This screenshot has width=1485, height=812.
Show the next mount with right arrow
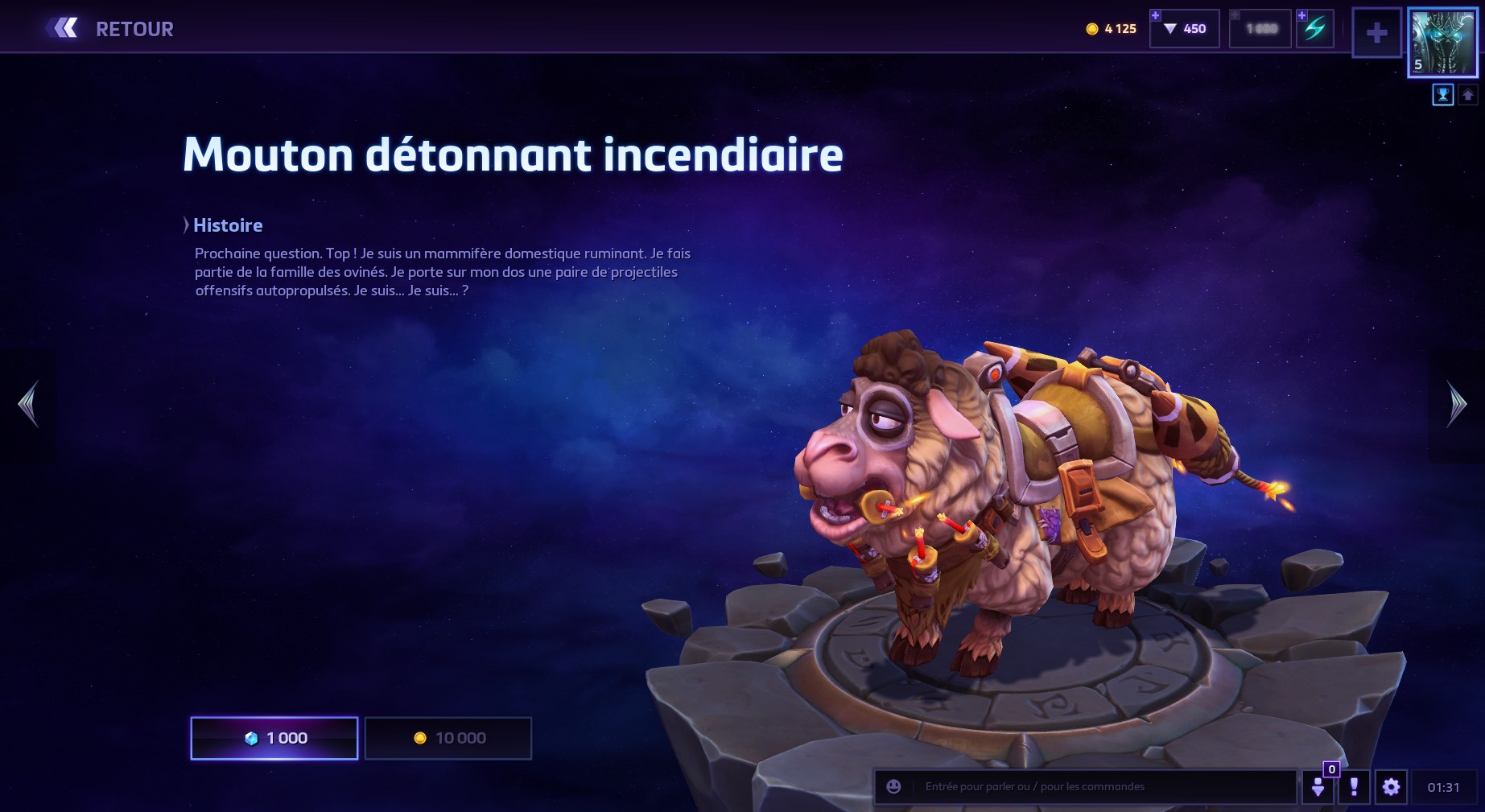(1456, 404)
